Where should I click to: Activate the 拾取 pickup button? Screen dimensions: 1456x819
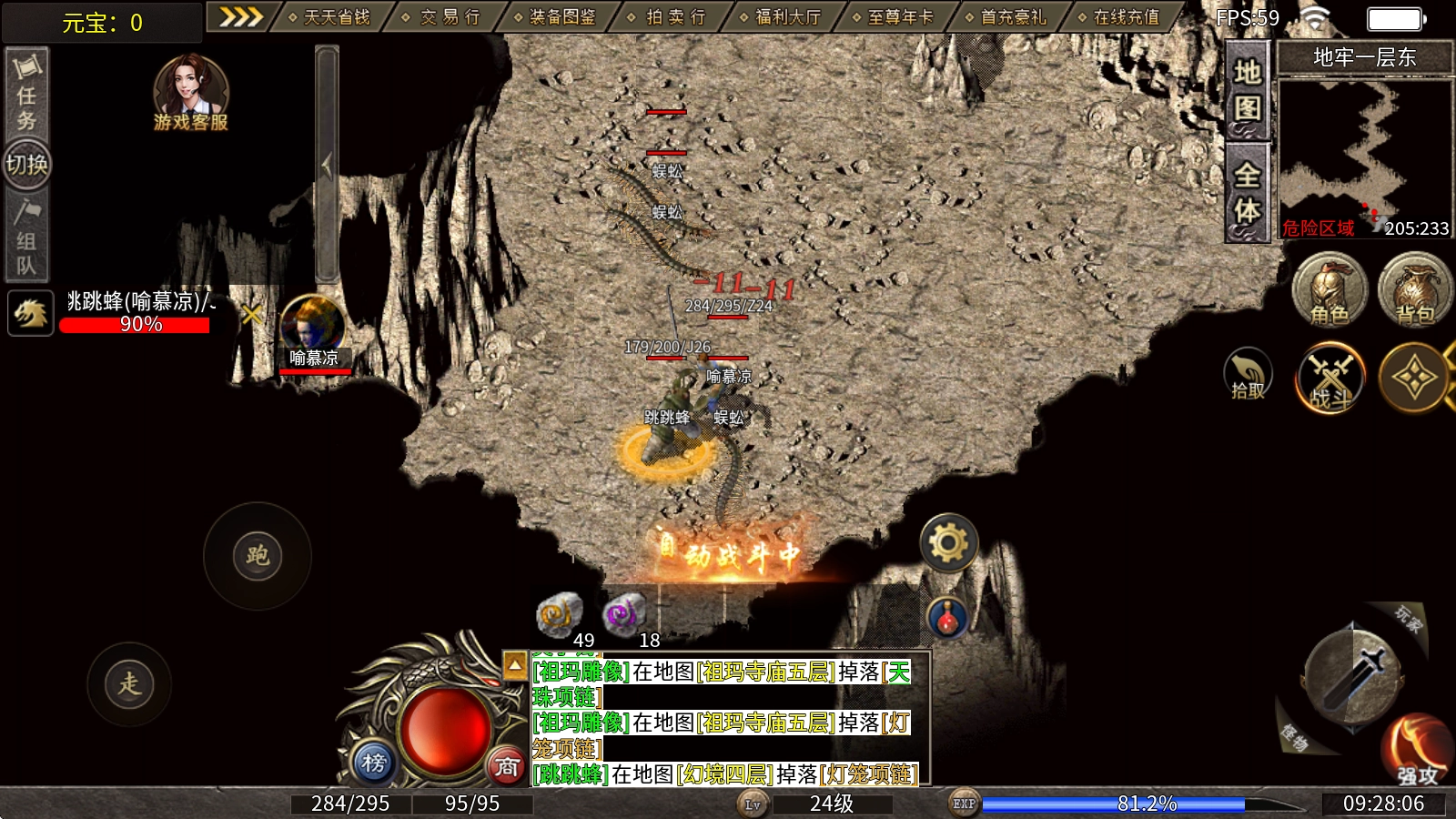click(x=1248, y=375)
